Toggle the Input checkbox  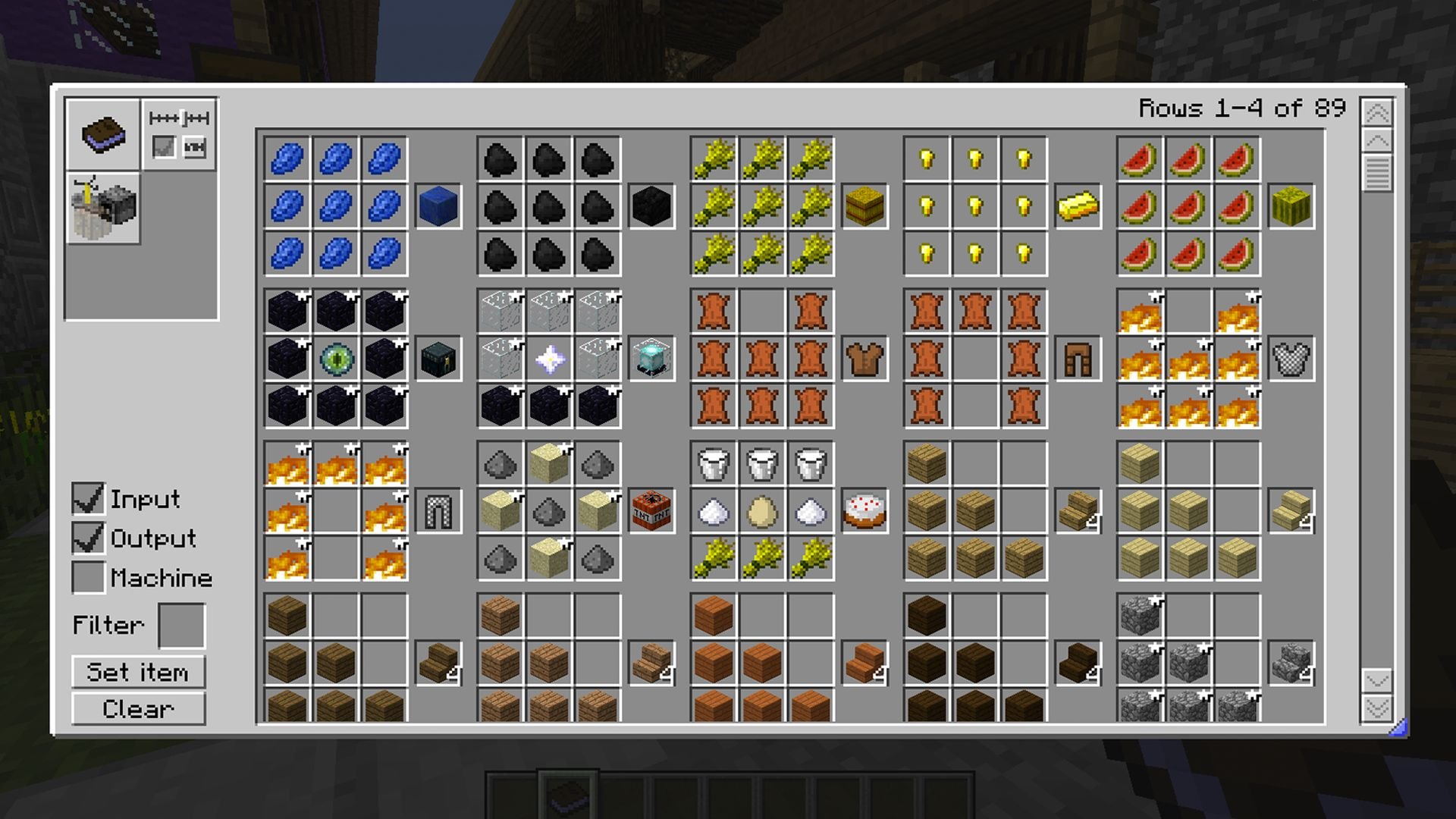click(88, 499)
